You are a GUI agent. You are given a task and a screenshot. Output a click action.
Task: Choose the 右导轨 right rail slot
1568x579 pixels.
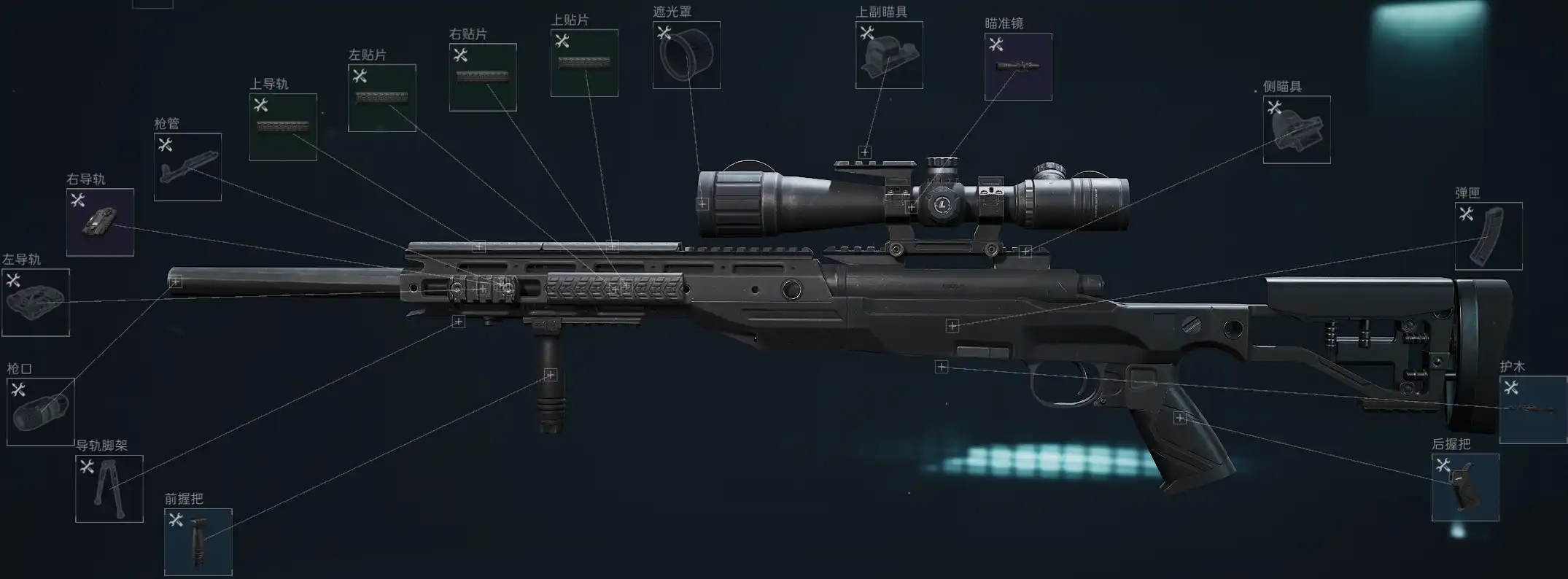click(x=100, y=222)
